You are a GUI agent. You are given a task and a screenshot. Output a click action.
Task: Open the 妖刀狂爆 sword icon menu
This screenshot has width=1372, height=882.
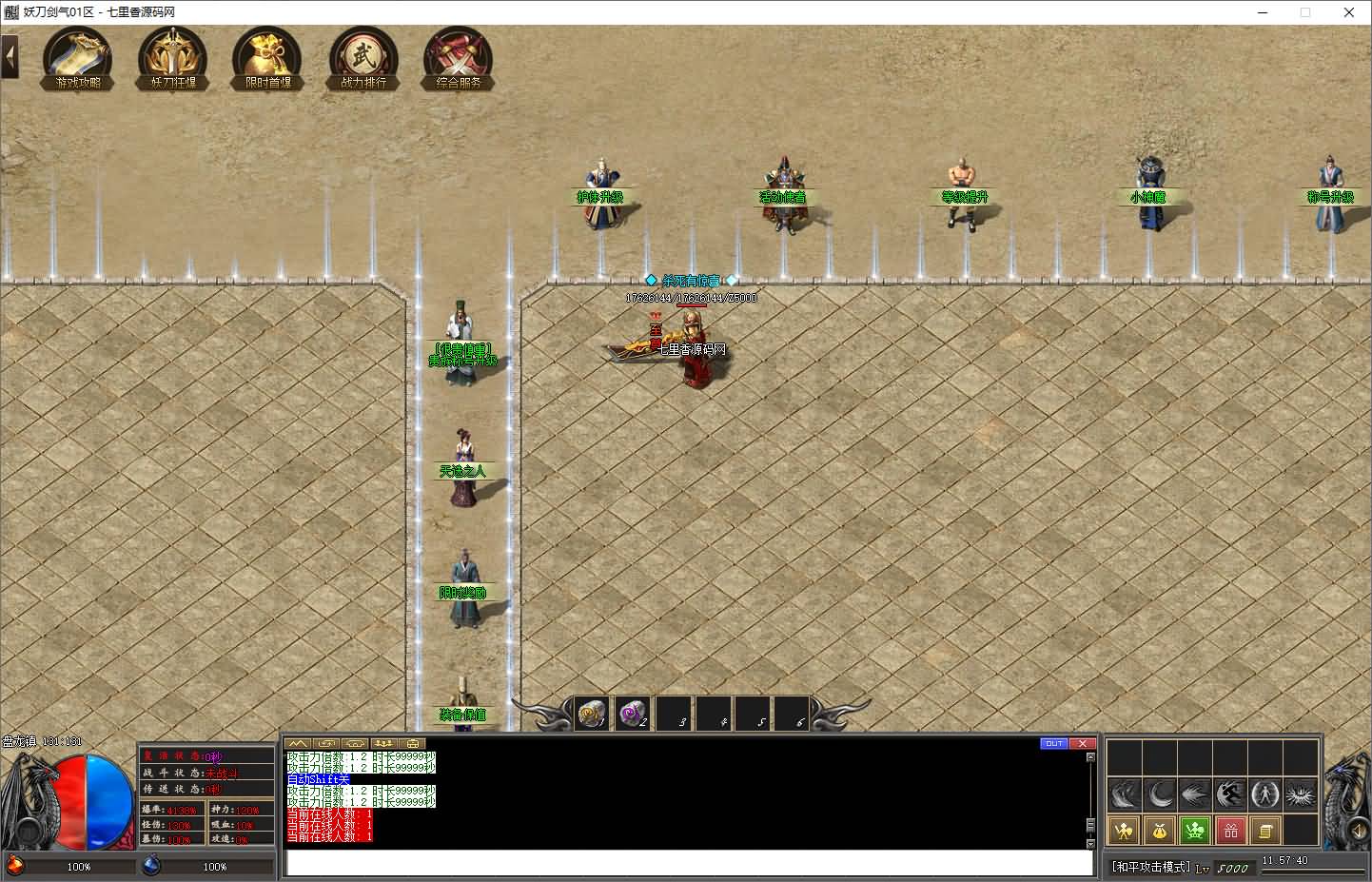(172, 59)
